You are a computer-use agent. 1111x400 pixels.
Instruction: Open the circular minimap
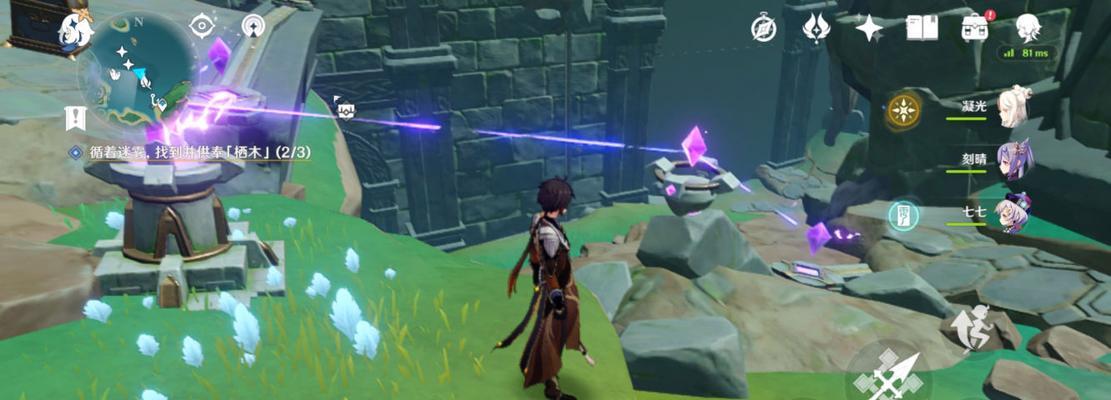[137, 68]
